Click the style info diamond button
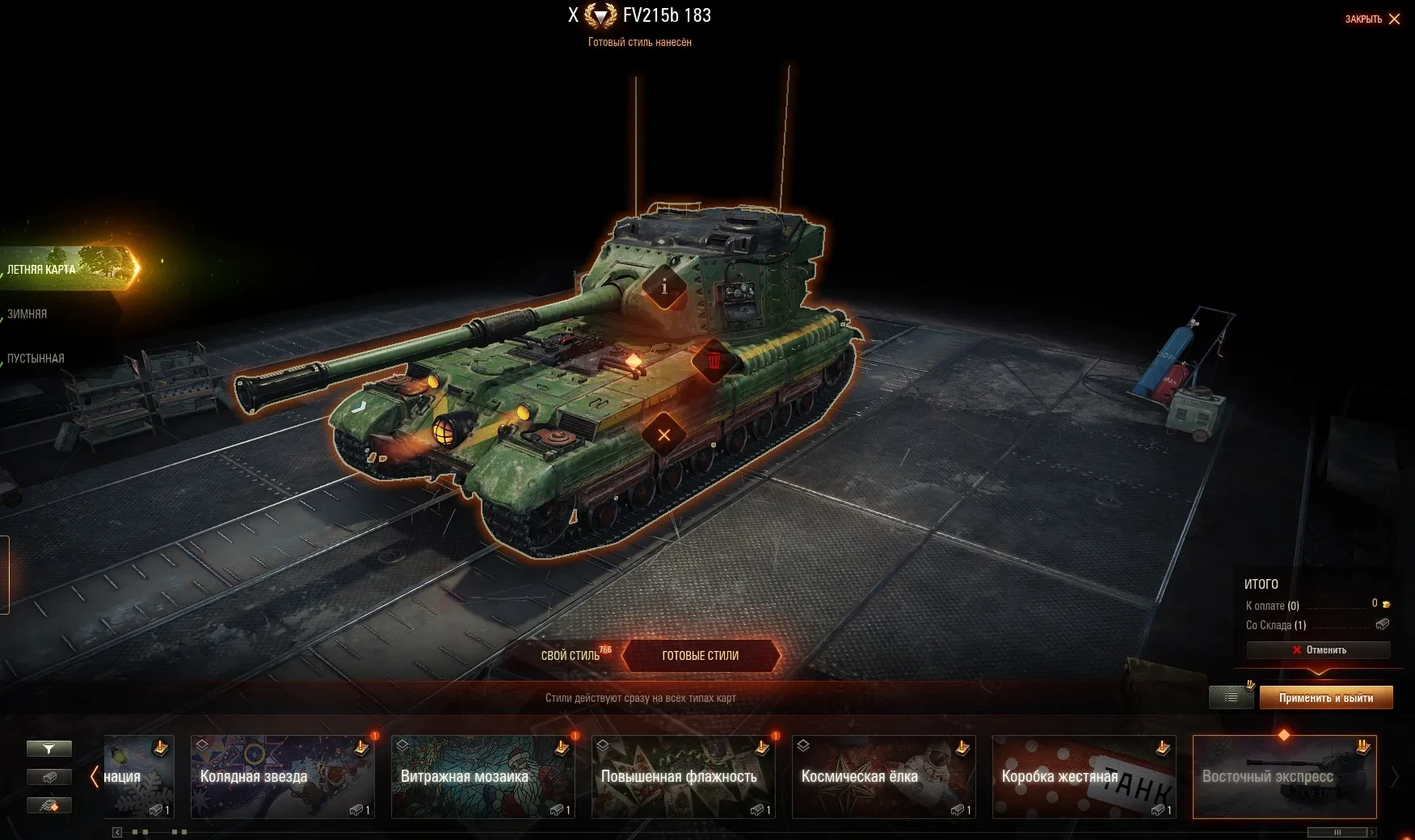This screenshot has width=1415, height=840. (x=664, y=287)
